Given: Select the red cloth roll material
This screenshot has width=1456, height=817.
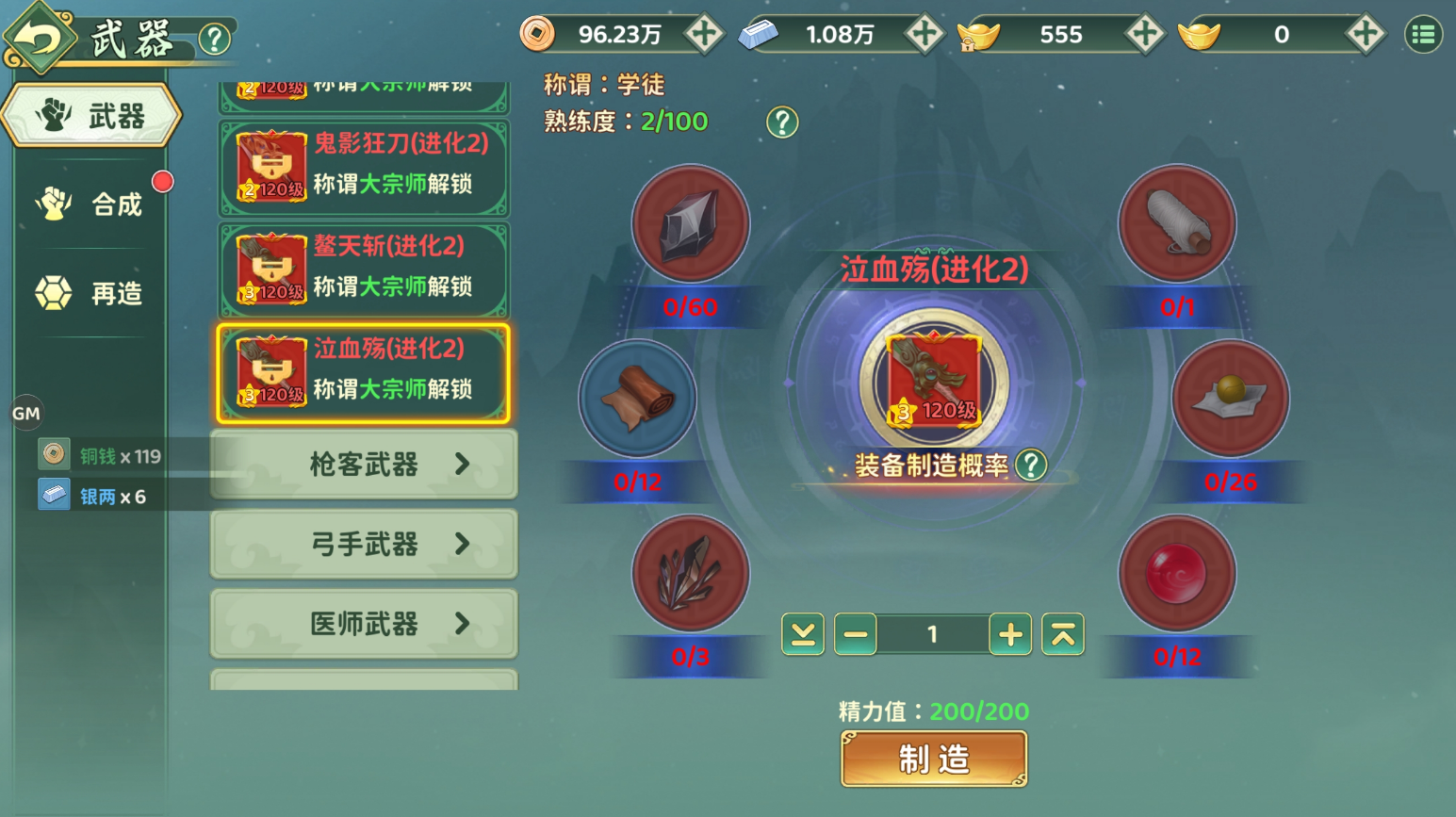Looking at the screenshot, I should (x=638, y=399).
